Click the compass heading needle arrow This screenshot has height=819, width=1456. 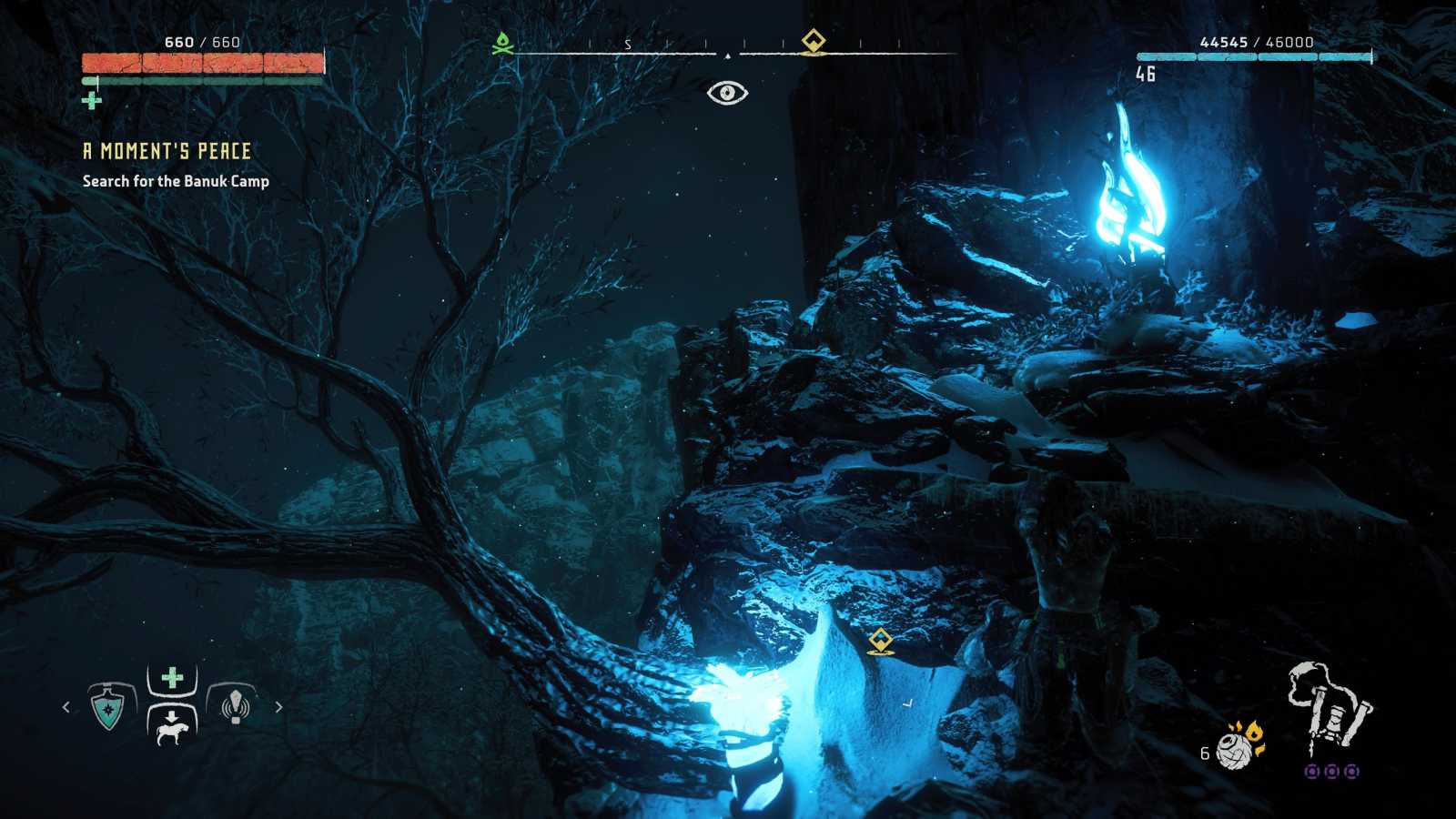point(728,55)
